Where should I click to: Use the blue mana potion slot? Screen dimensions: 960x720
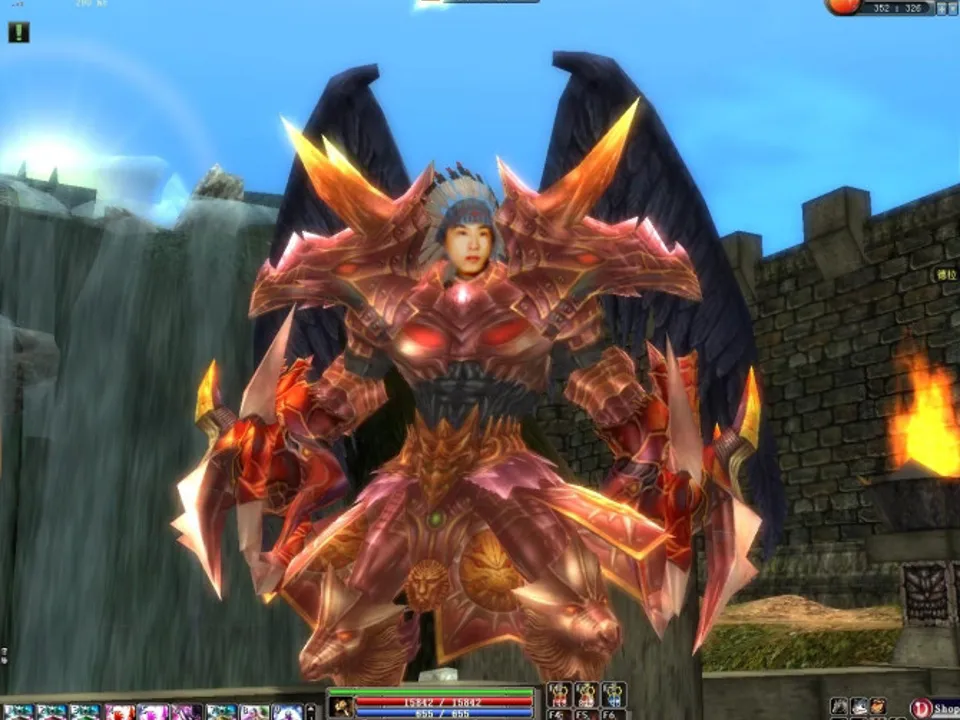click(x=613, y=694)
